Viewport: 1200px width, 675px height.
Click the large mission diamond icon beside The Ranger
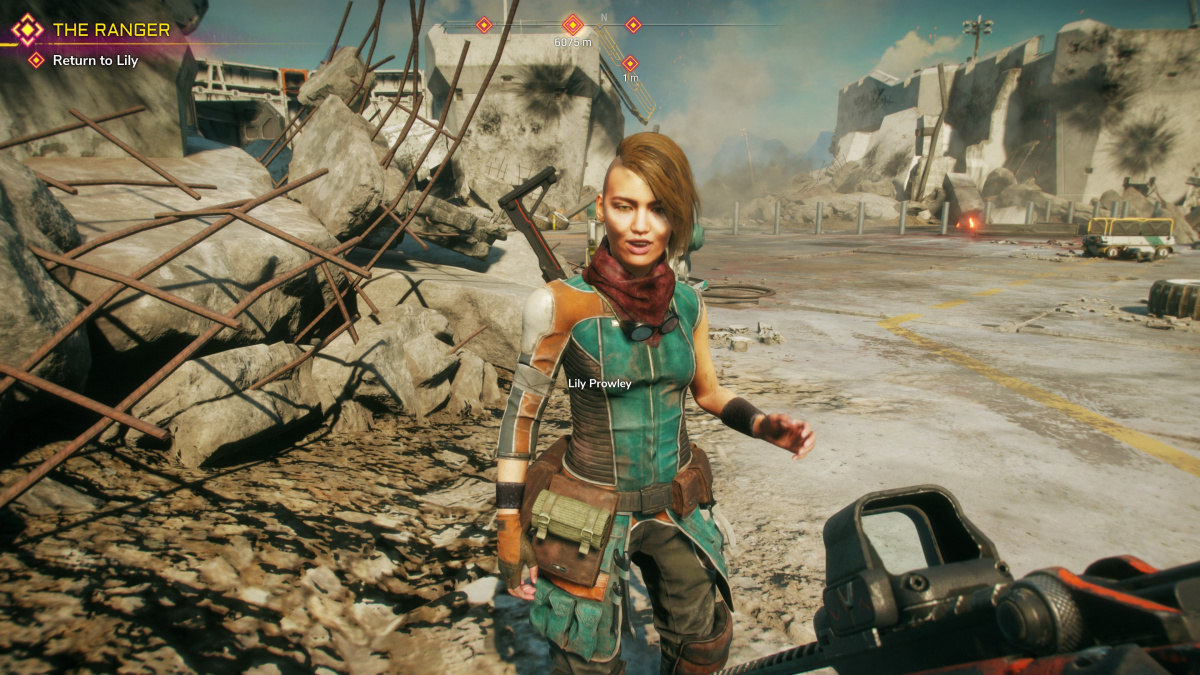(x=27, y=30)
